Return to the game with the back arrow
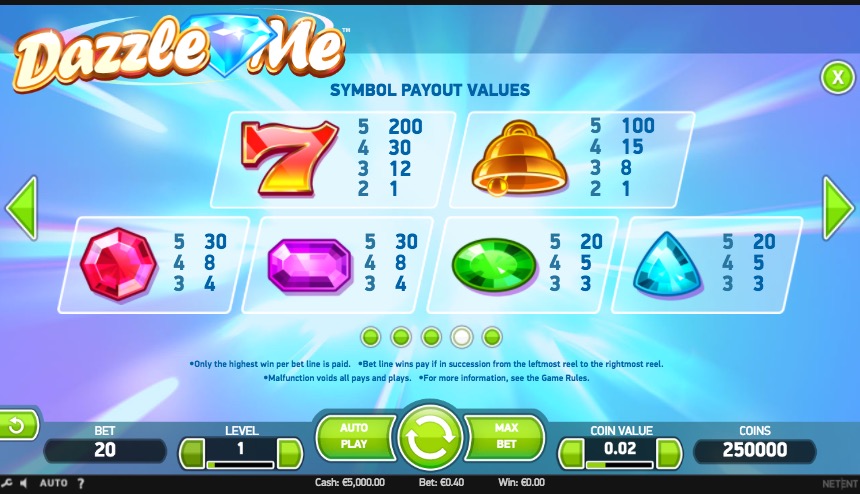The image size is (860, 494). point(17,425)
